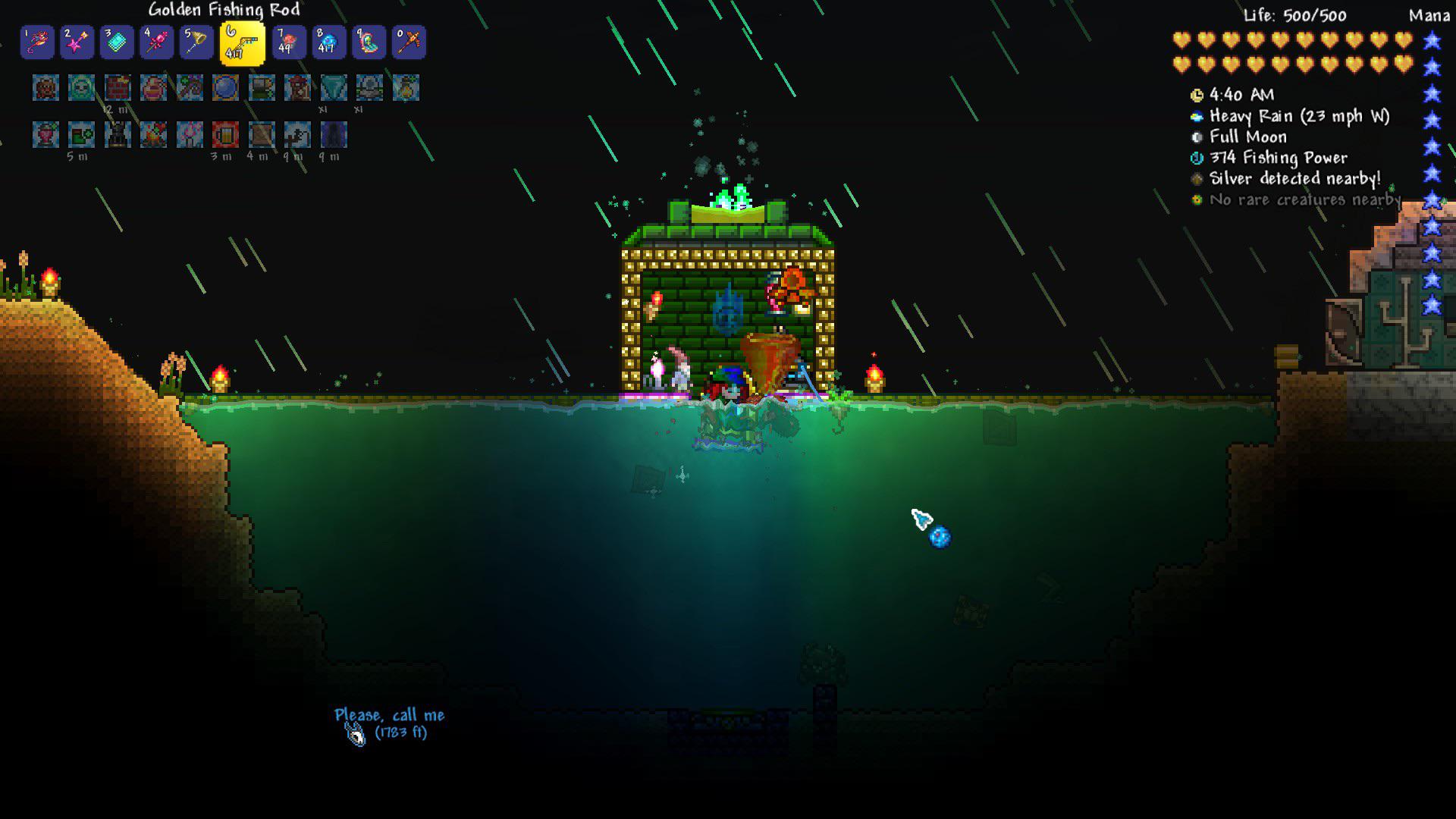Image resolution: width=1456 pixels, height=819 pixels.
Task: Select the rainbow shell item in slot 9
Action: click(x=369, y=42)
